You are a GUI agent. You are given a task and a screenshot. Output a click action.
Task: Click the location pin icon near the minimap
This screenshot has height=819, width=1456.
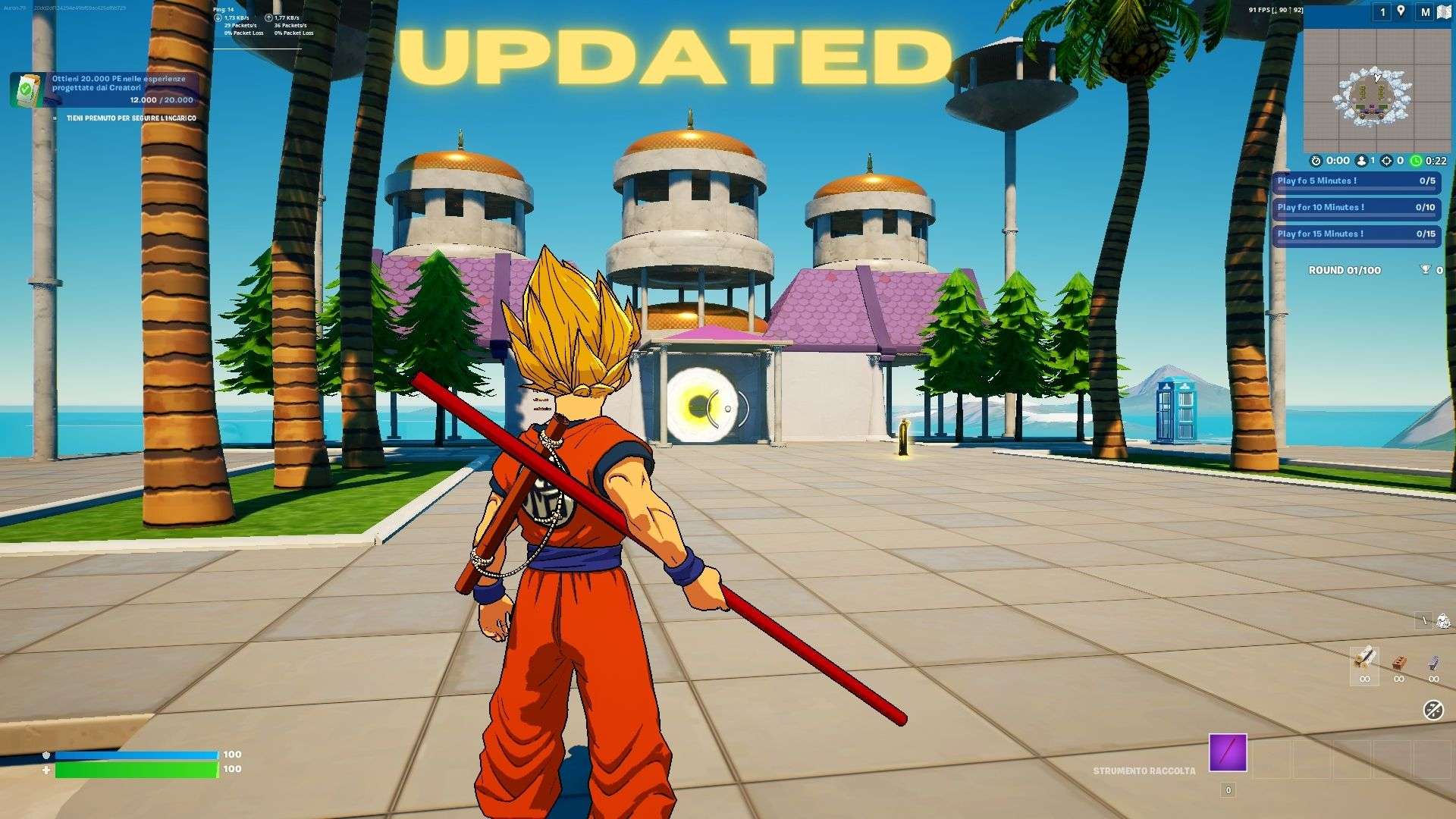[x=1401, y=12]
